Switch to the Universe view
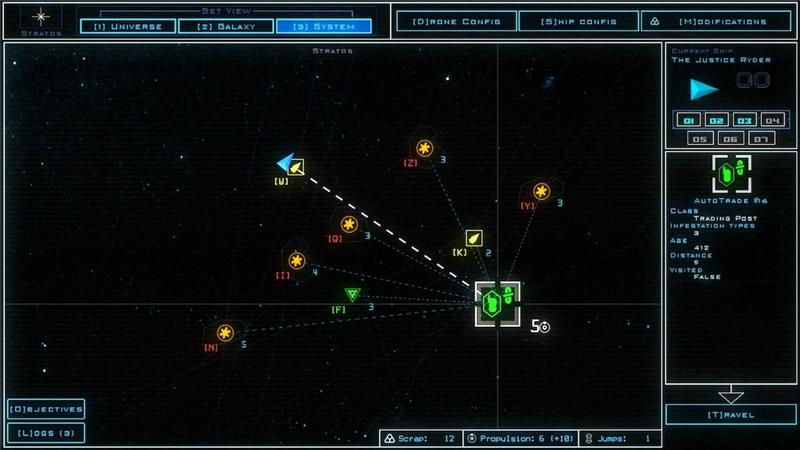Image resolution: width=800 pixels, height=450 pixels. [126, 26]
